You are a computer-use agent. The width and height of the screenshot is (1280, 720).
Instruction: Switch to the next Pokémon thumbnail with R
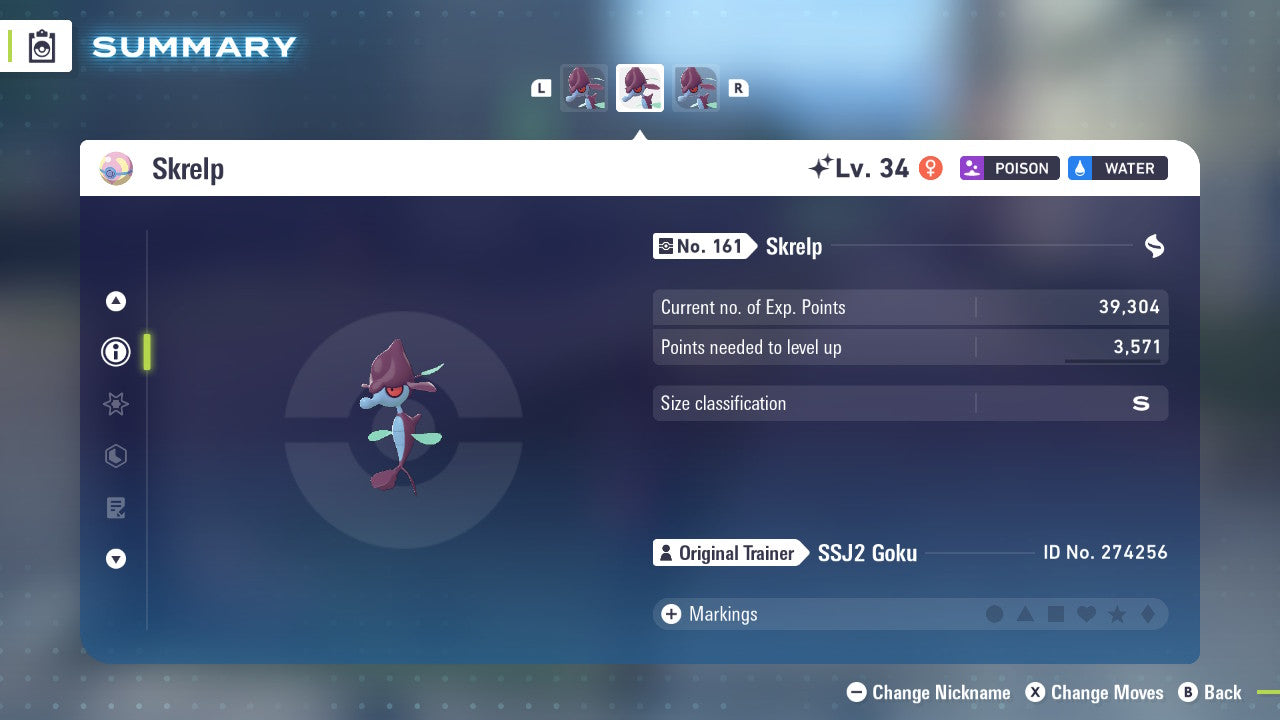coord(738,87)
